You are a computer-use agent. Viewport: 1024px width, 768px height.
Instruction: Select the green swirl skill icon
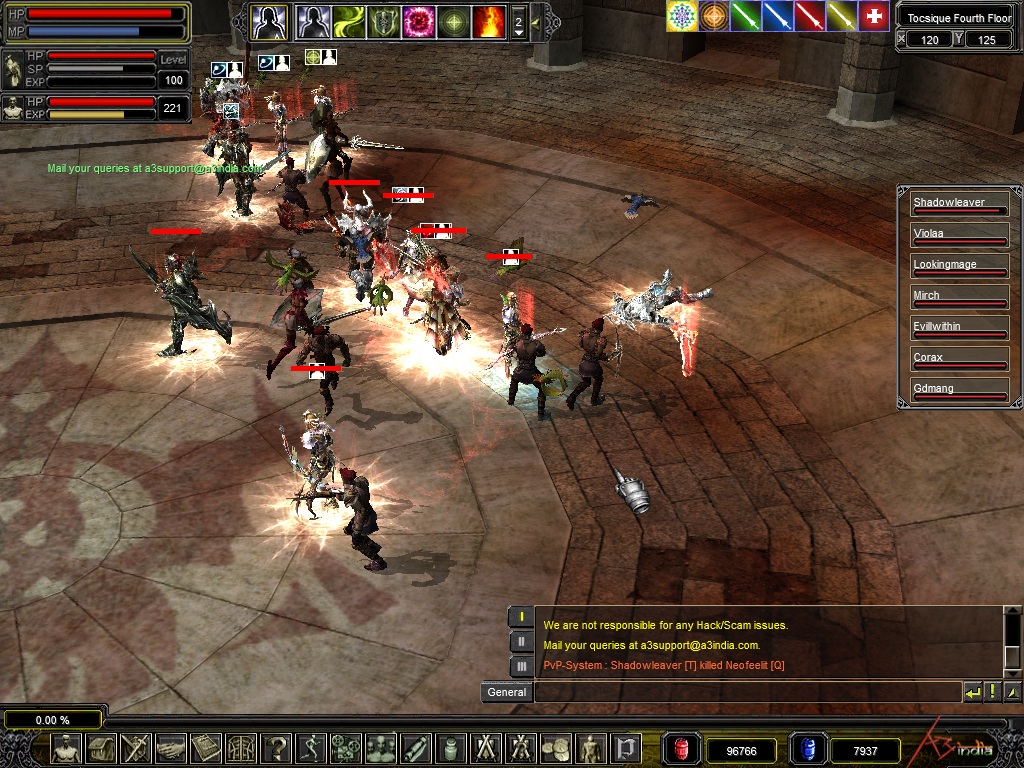click(x=348, y=21)
